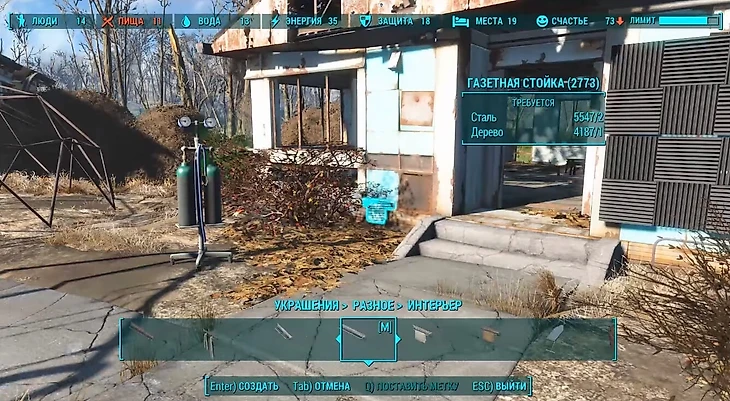Choose the Отмена cancel button
The width and height of the screenshot is (730, 401).
click(322, 386)
